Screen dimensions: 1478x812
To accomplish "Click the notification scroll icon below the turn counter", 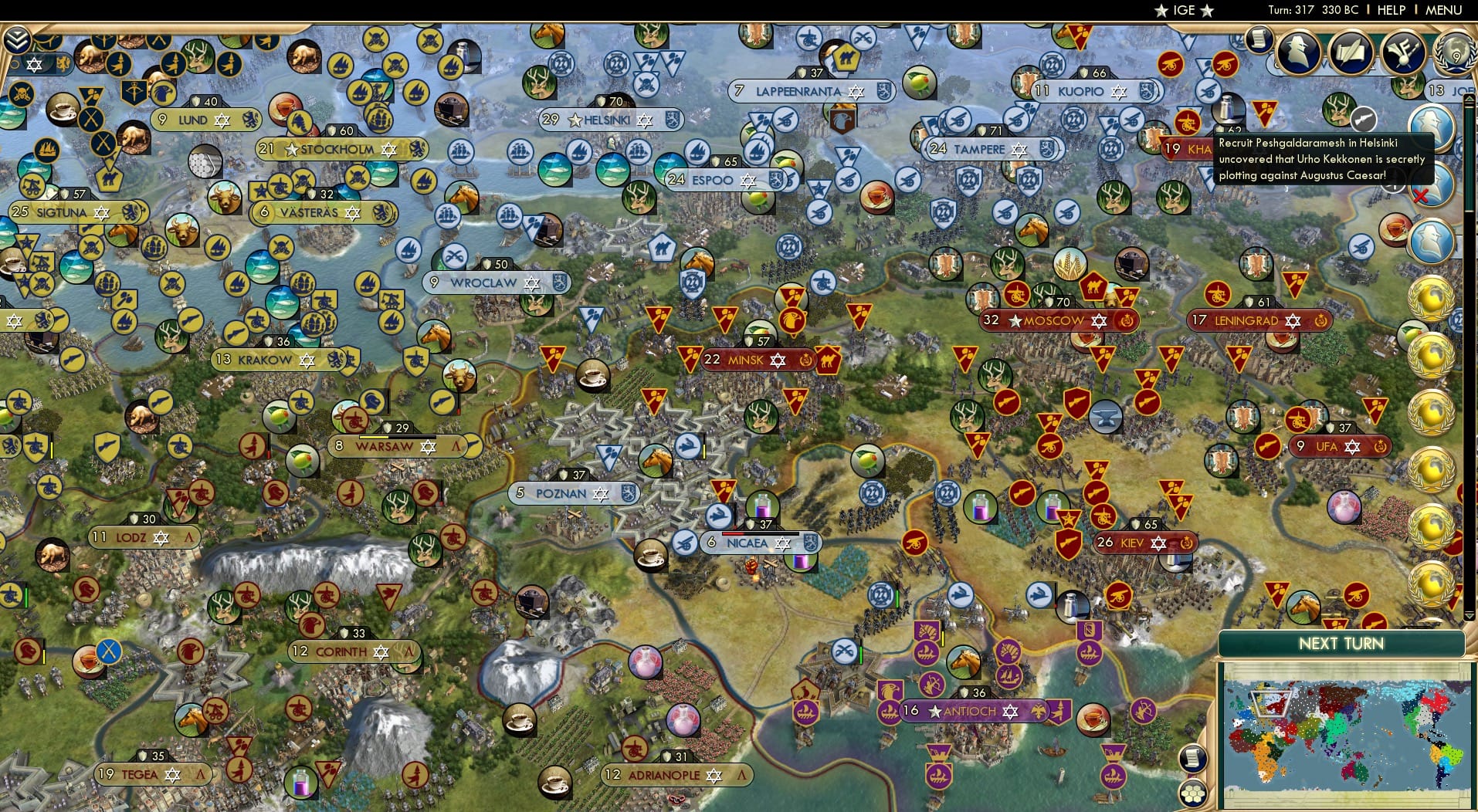I will [1259, 40].
